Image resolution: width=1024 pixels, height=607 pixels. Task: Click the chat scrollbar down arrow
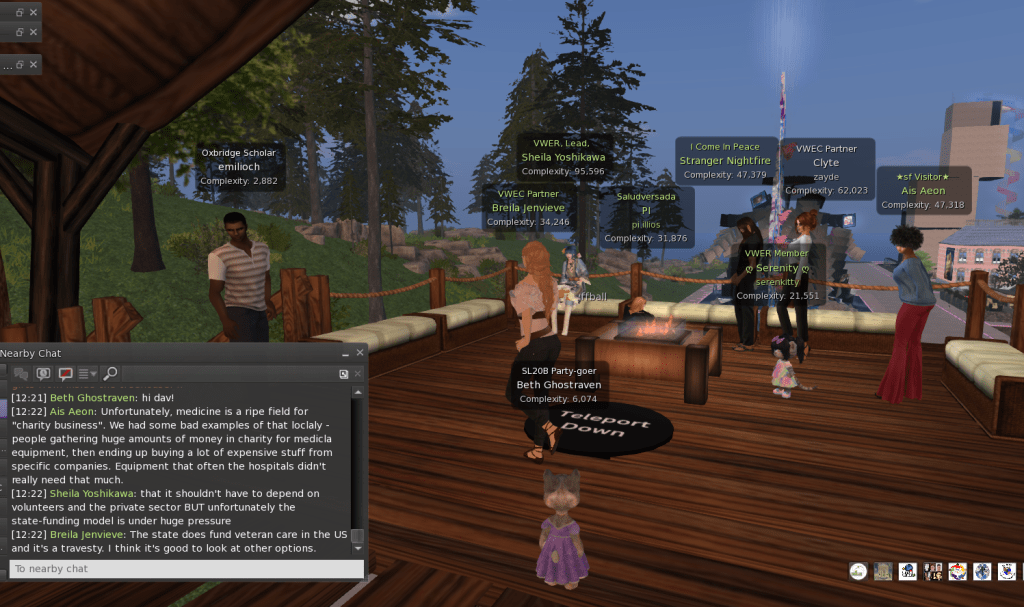[357, 549]
